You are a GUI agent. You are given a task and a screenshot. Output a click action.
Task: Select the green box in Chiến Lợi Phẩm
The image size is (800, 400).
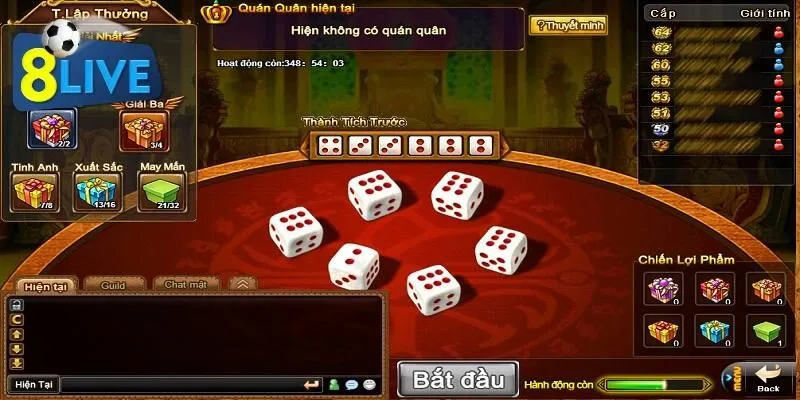pyautogui.click(x=765, y=330)
